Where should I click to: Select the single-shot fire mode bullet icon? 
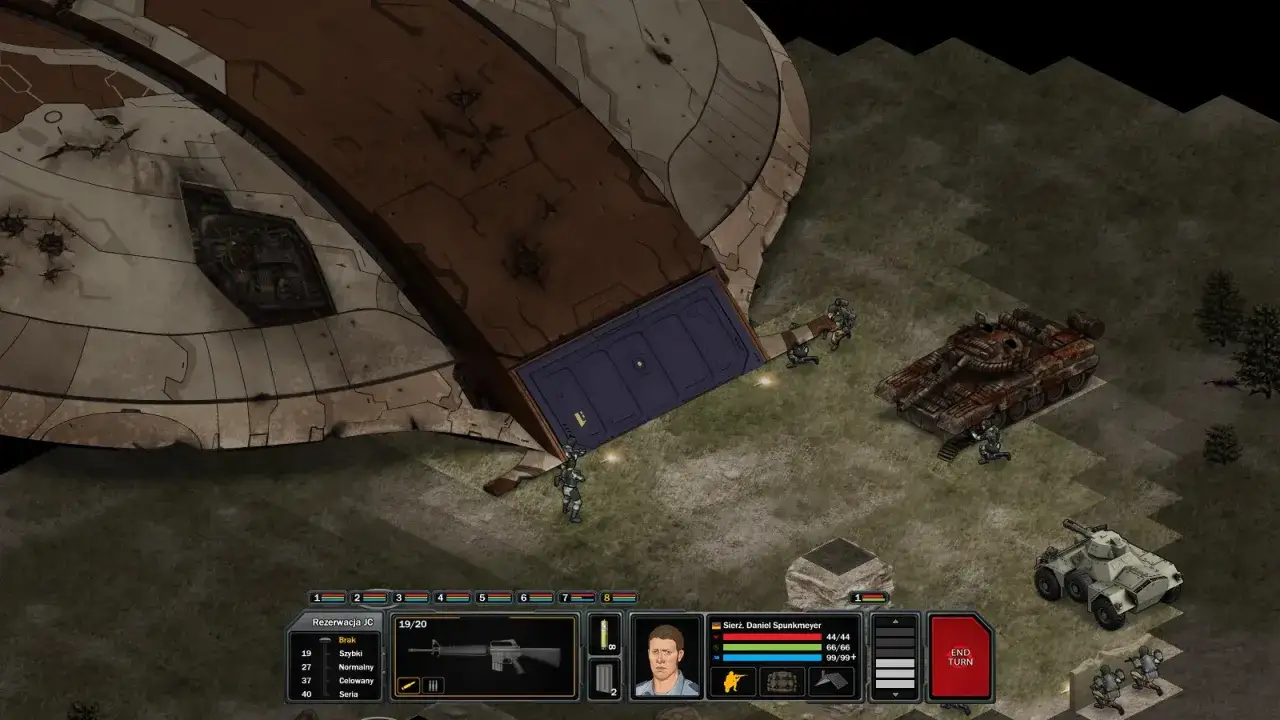click(409, 684)
